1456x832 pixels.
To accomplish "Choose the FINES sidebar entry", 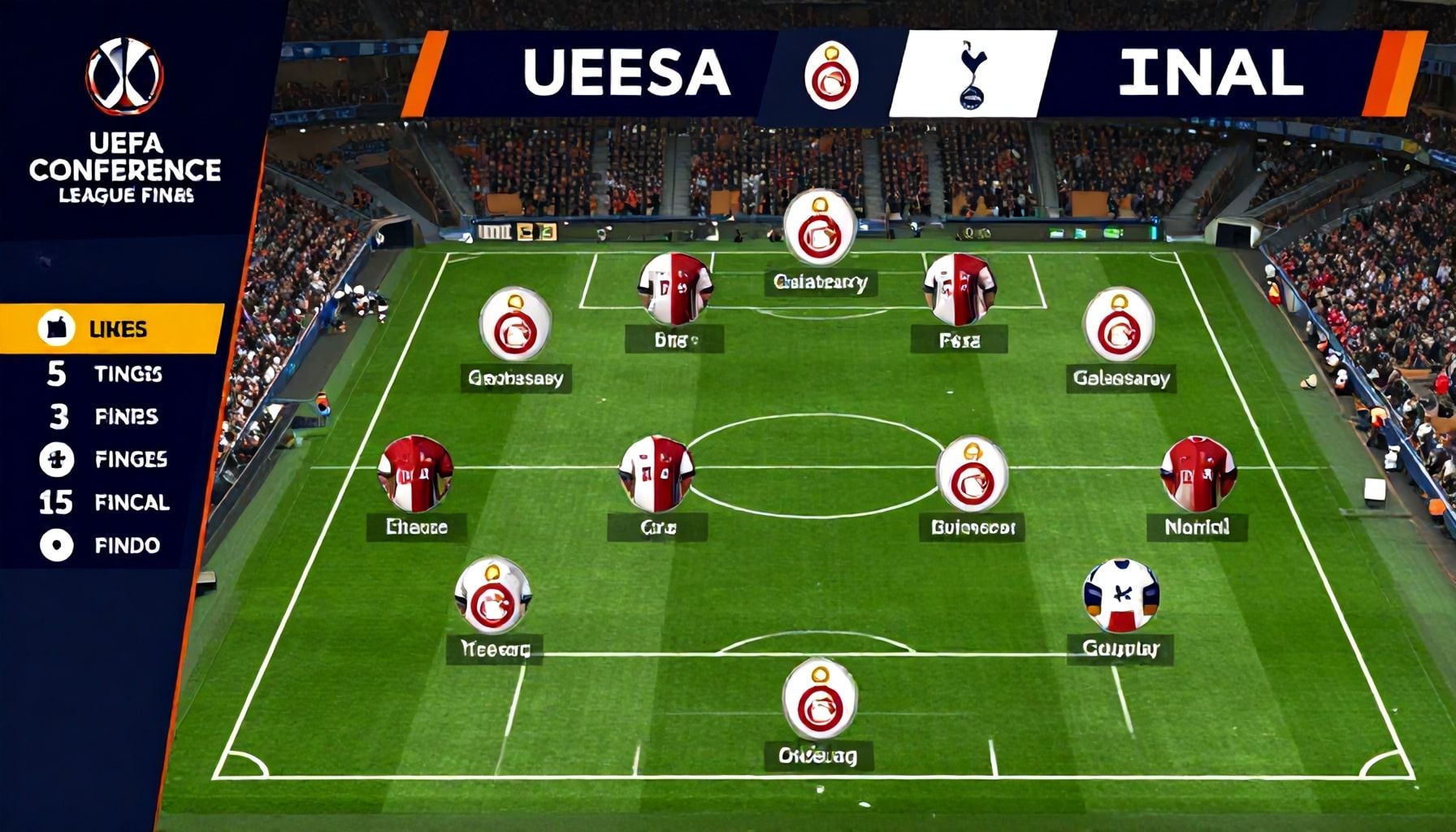I will click(x=111, y=417).
